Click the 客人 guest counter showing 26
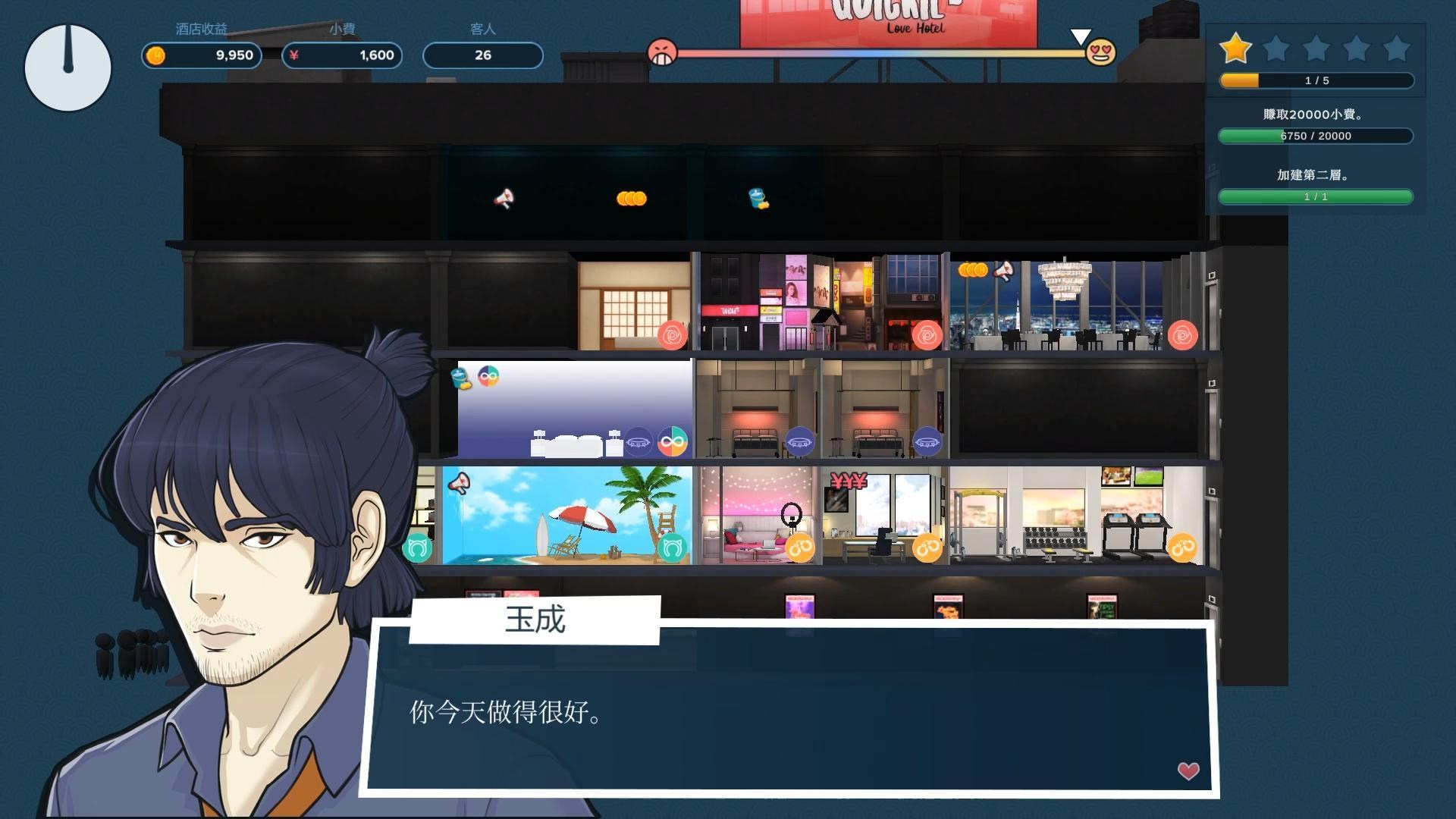Screen dimensions: 1456x819 (x=483, y=55)
